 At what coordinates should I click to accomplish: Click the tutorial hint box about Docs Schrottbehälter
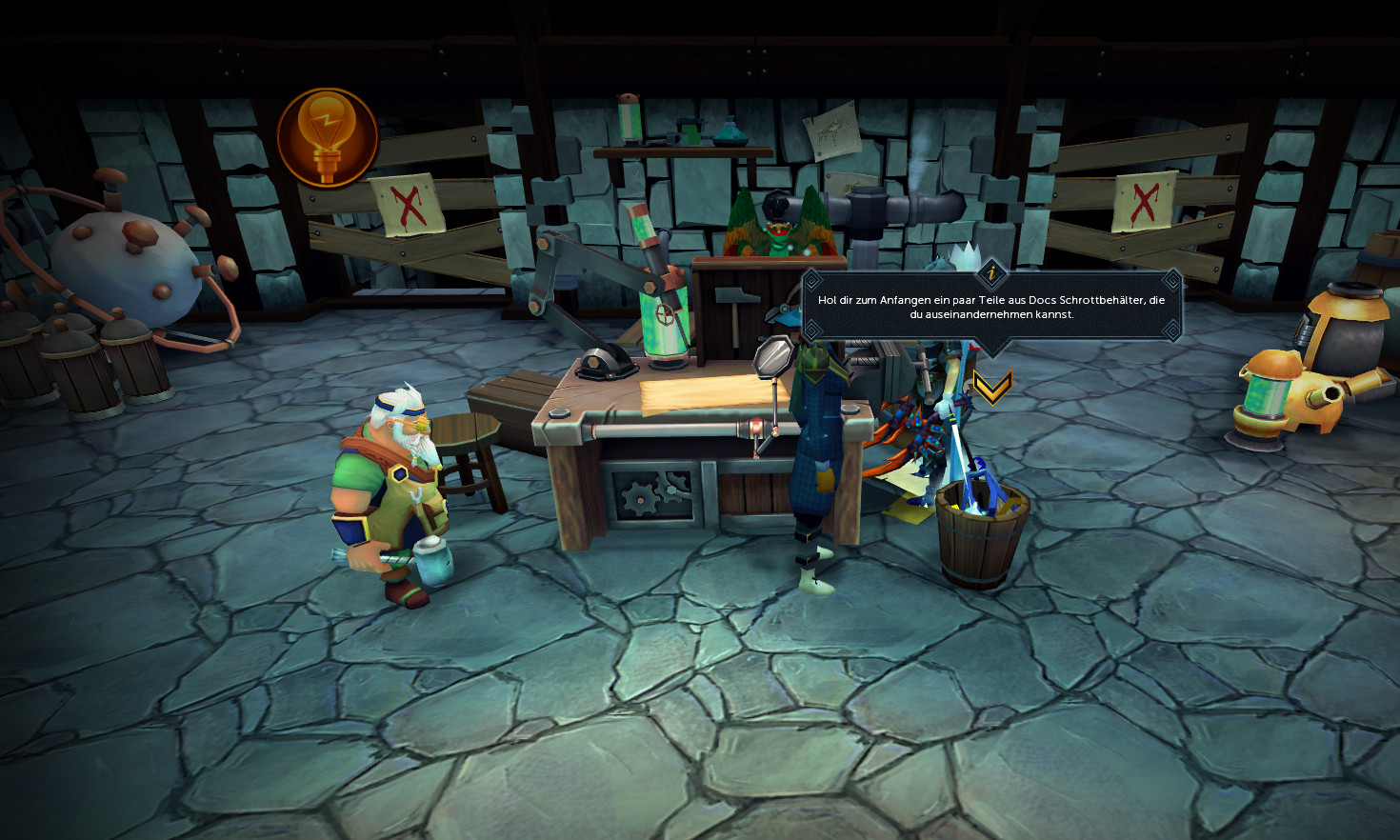point(991,307)
